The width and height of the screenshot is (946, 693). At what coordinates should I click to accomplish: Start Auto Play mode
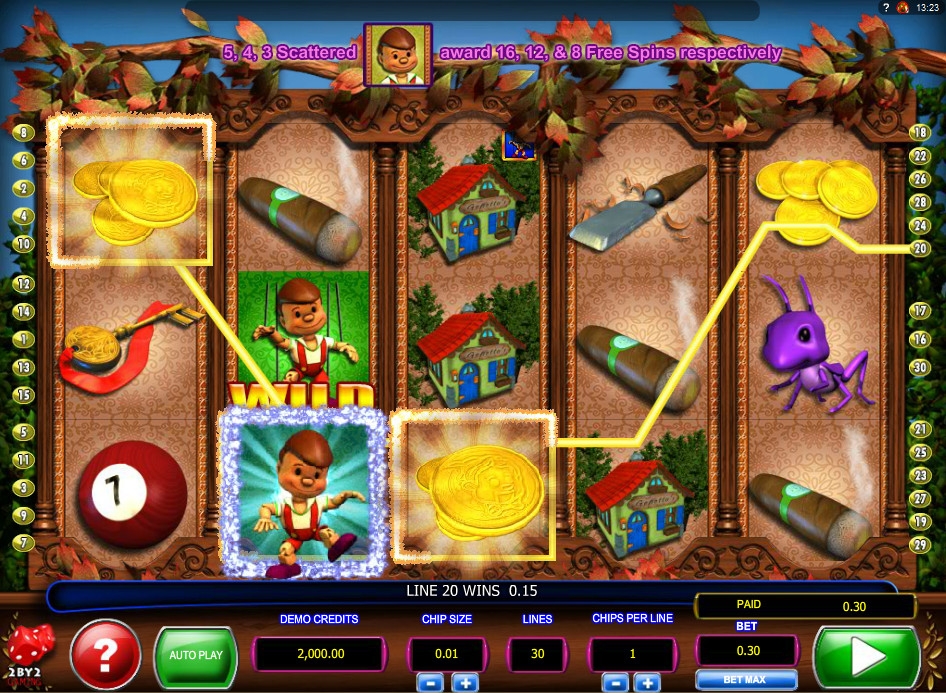(195, 655)
